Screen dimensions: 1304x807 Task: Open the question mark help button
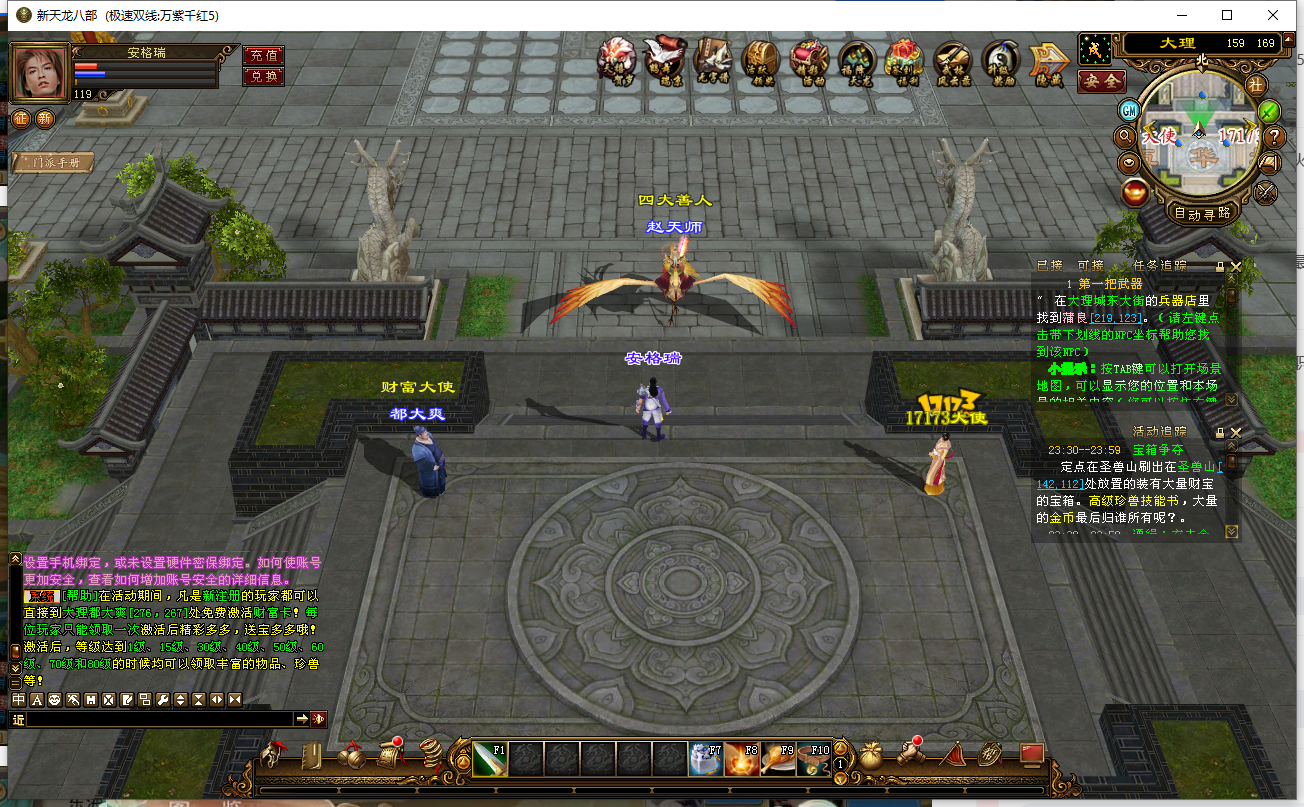pyautogui.click(x=1274, y=136)
